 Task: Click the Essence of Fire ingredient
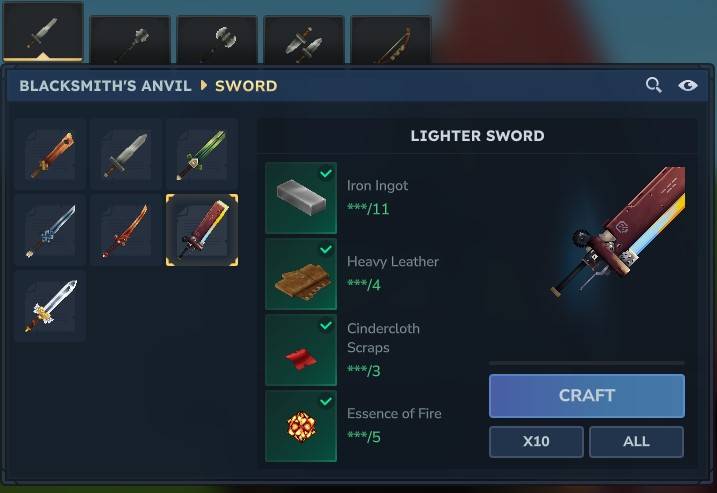coord(301,426)
